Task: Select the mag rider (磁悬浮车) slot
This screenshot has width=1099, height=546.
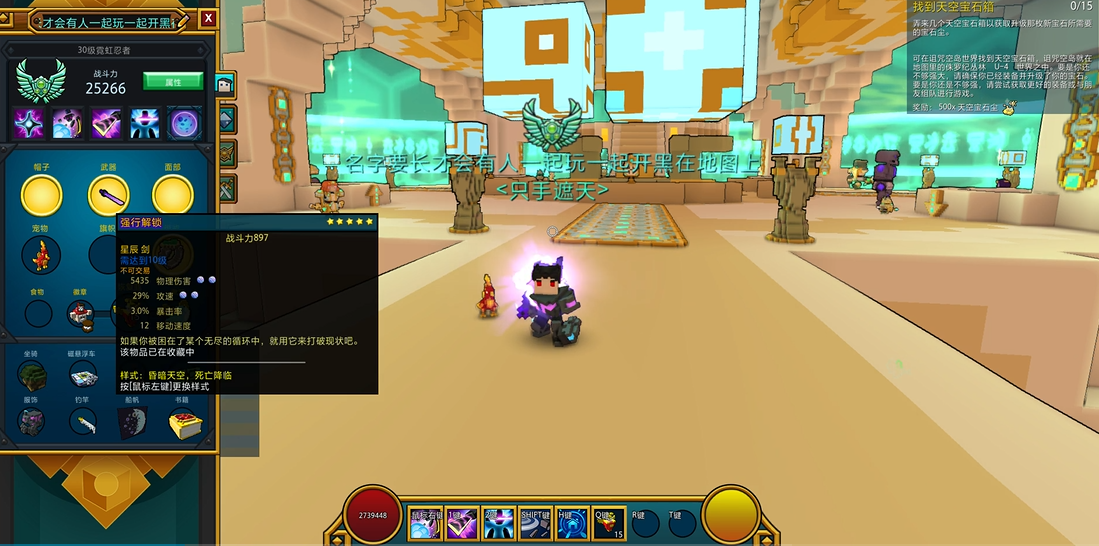Action: [83, 376]
